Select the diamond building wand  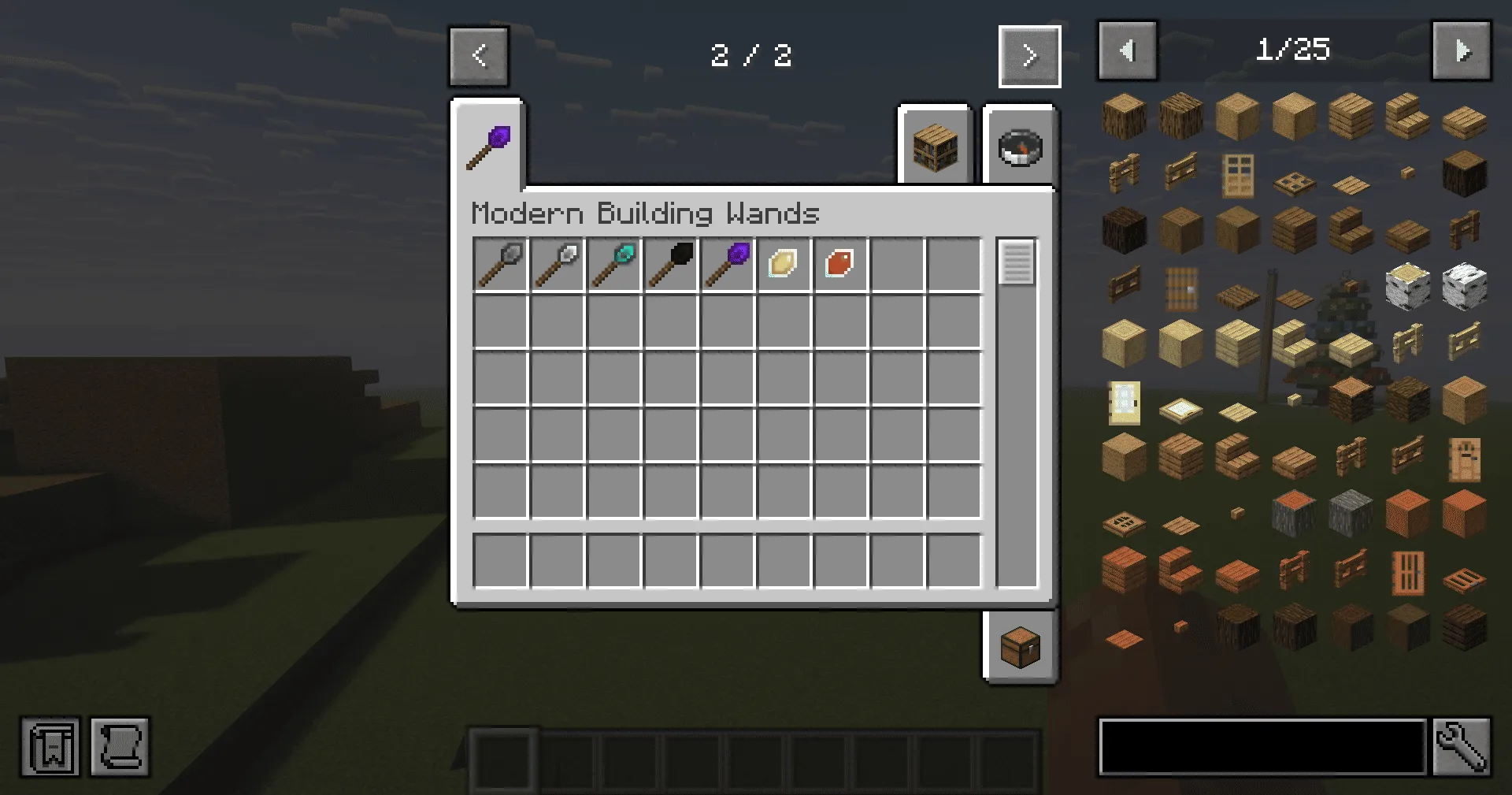(x=613, y=263)
